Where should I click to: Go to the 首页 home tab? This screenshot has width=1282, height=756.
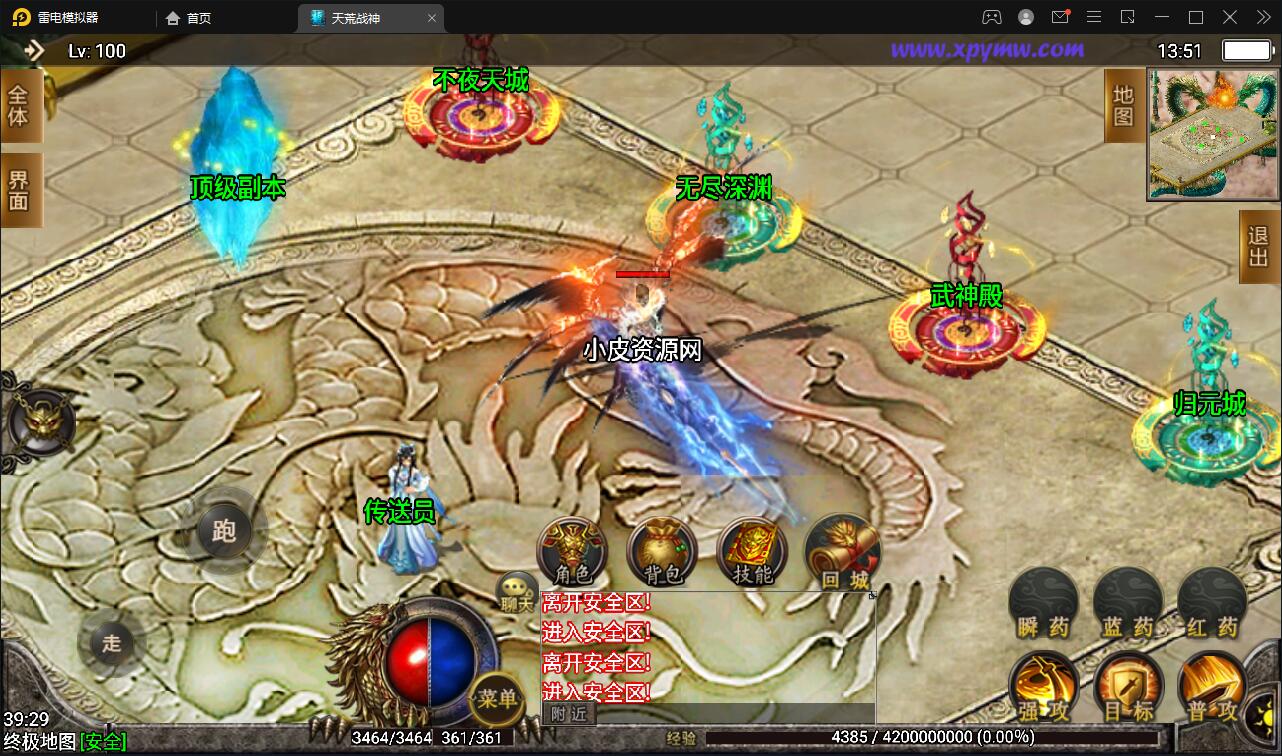[185, 17]
